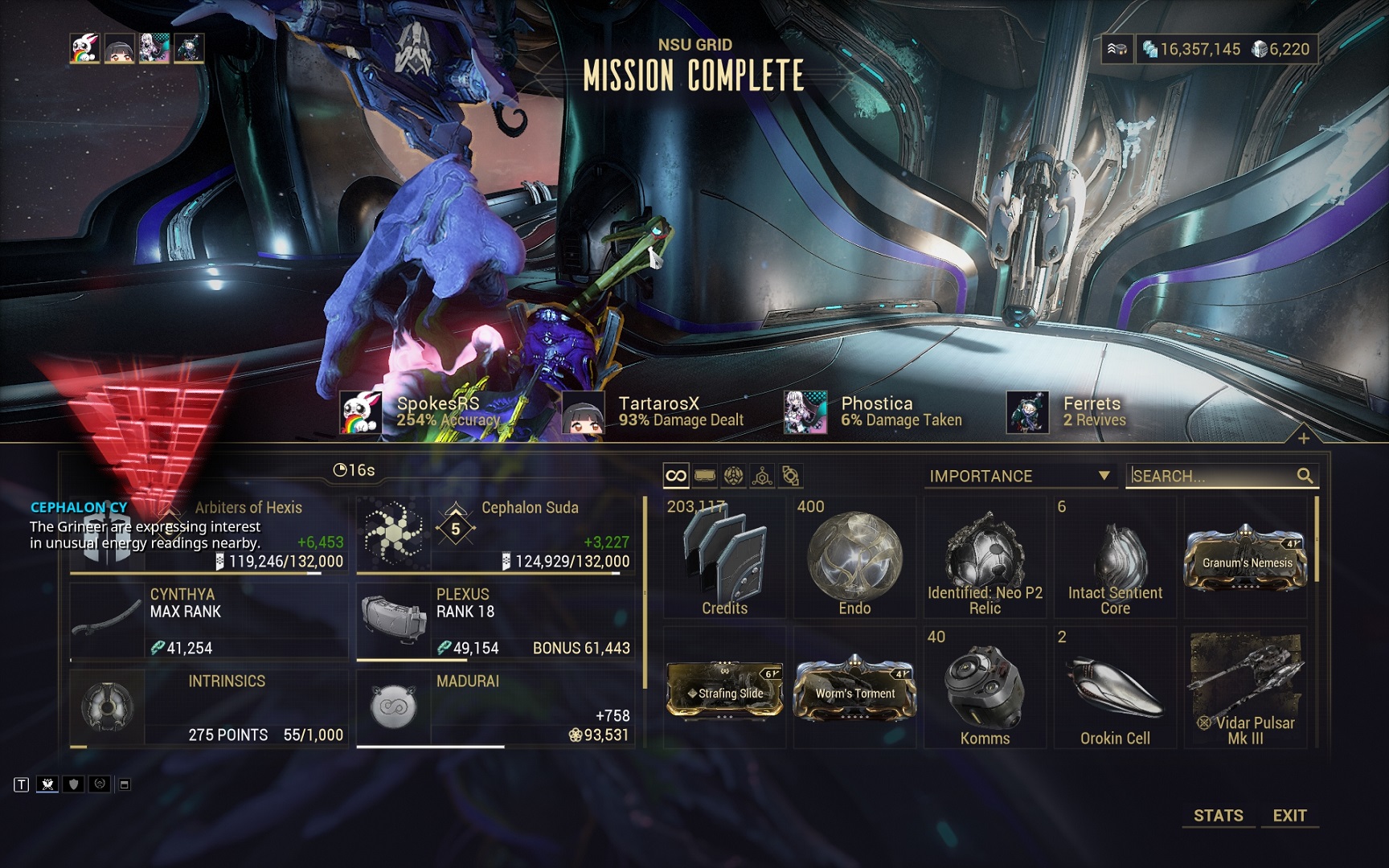Select the Orokin Cell reward tile
This screenshot has height=868, width=1389.
click(1115, 690)
